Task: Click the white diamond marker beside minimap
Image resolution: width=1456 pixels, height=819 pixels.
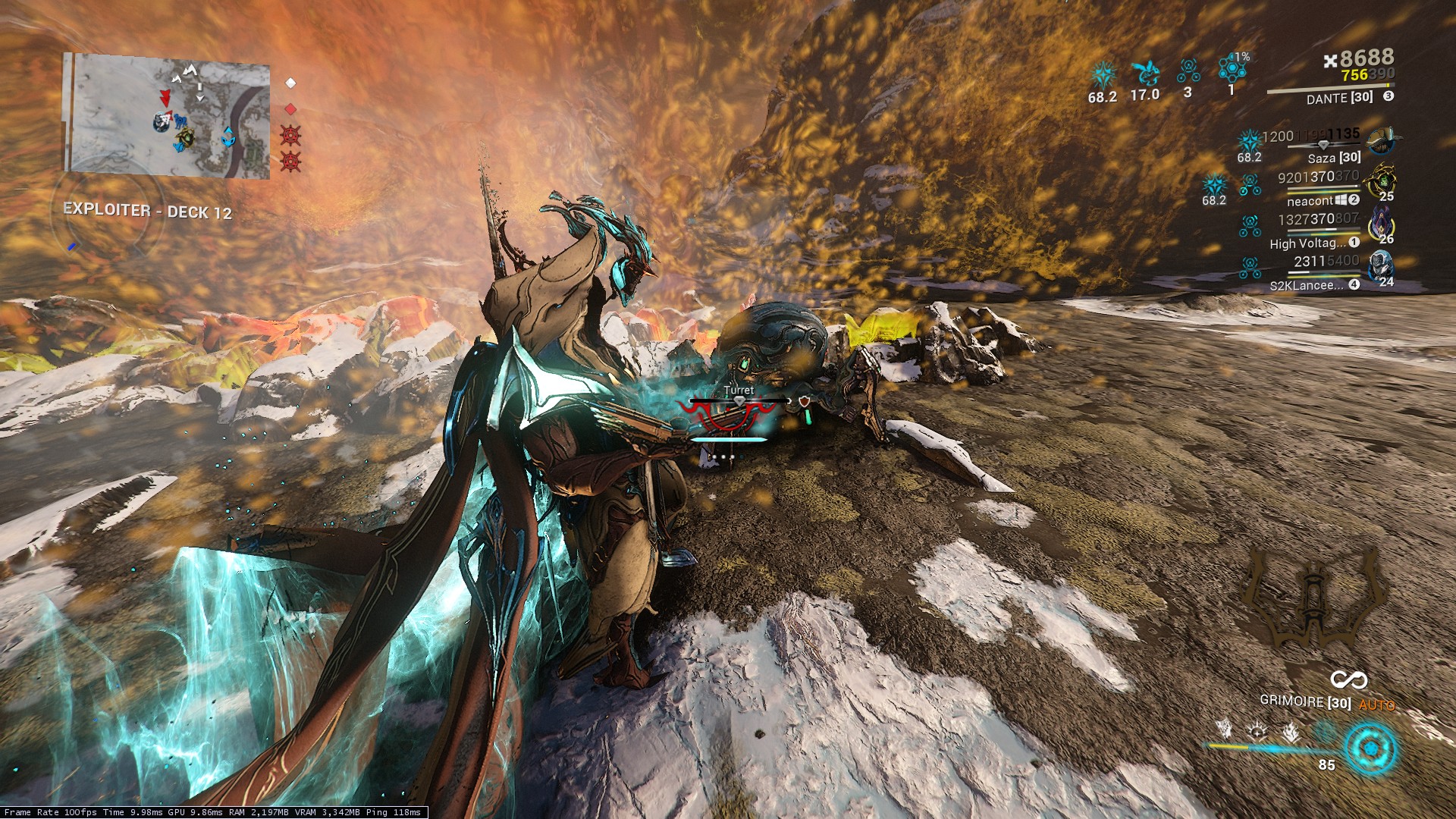Action: click(290, 83)
